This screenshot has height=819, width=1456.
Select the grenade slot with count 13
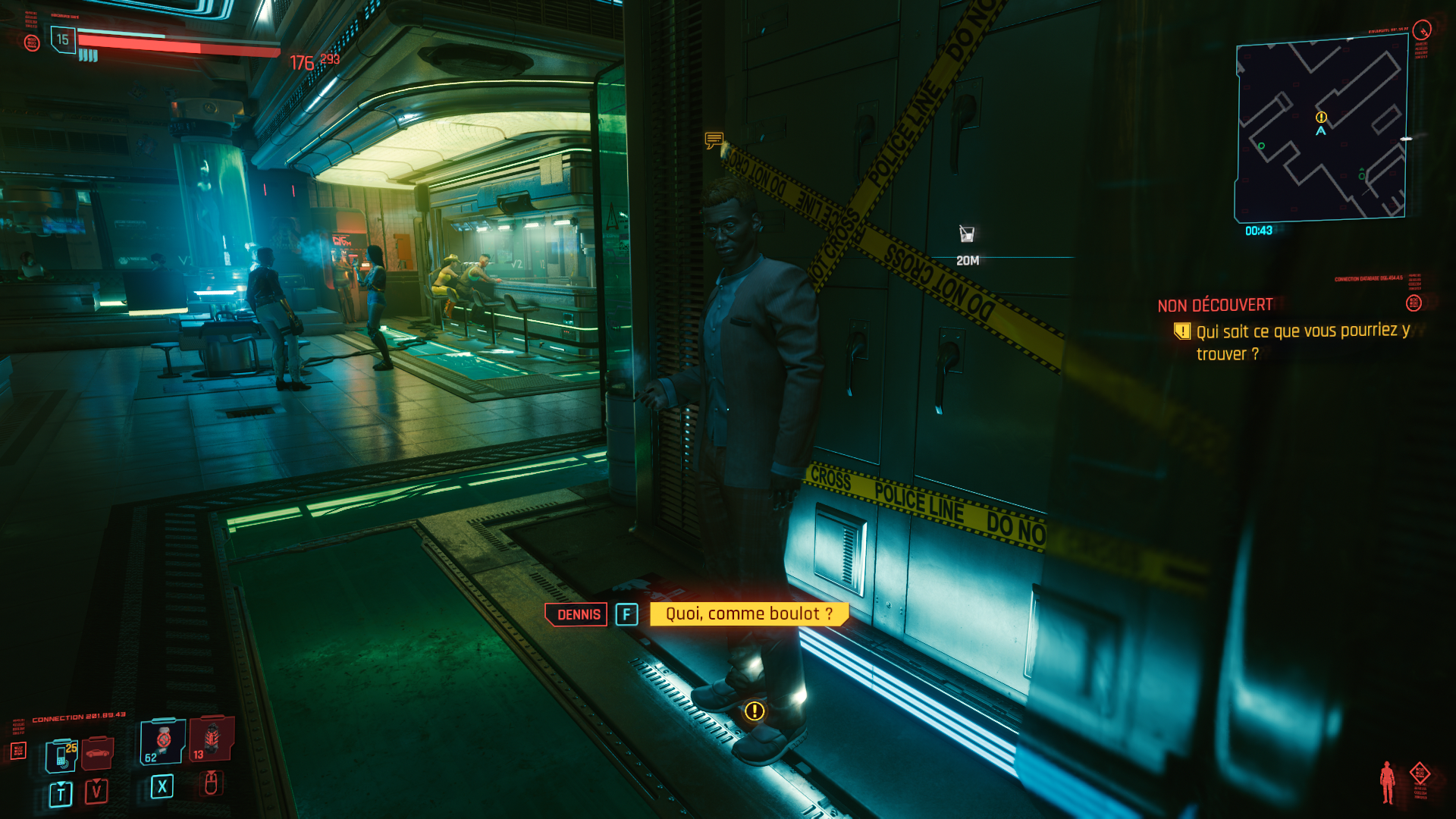[x=212, y=739]
